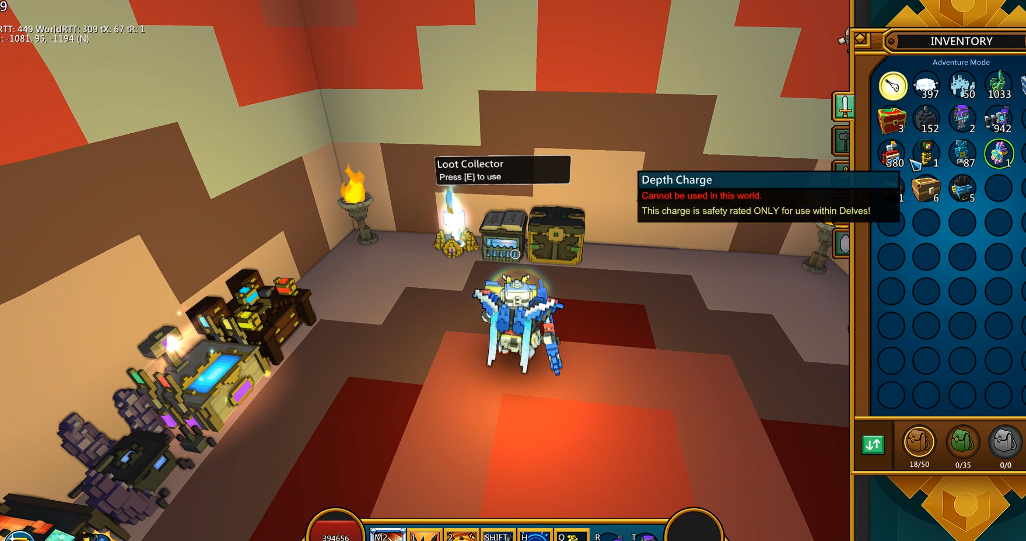Click the green sort arrows button
1026x541 pixels.
point(873,444)
